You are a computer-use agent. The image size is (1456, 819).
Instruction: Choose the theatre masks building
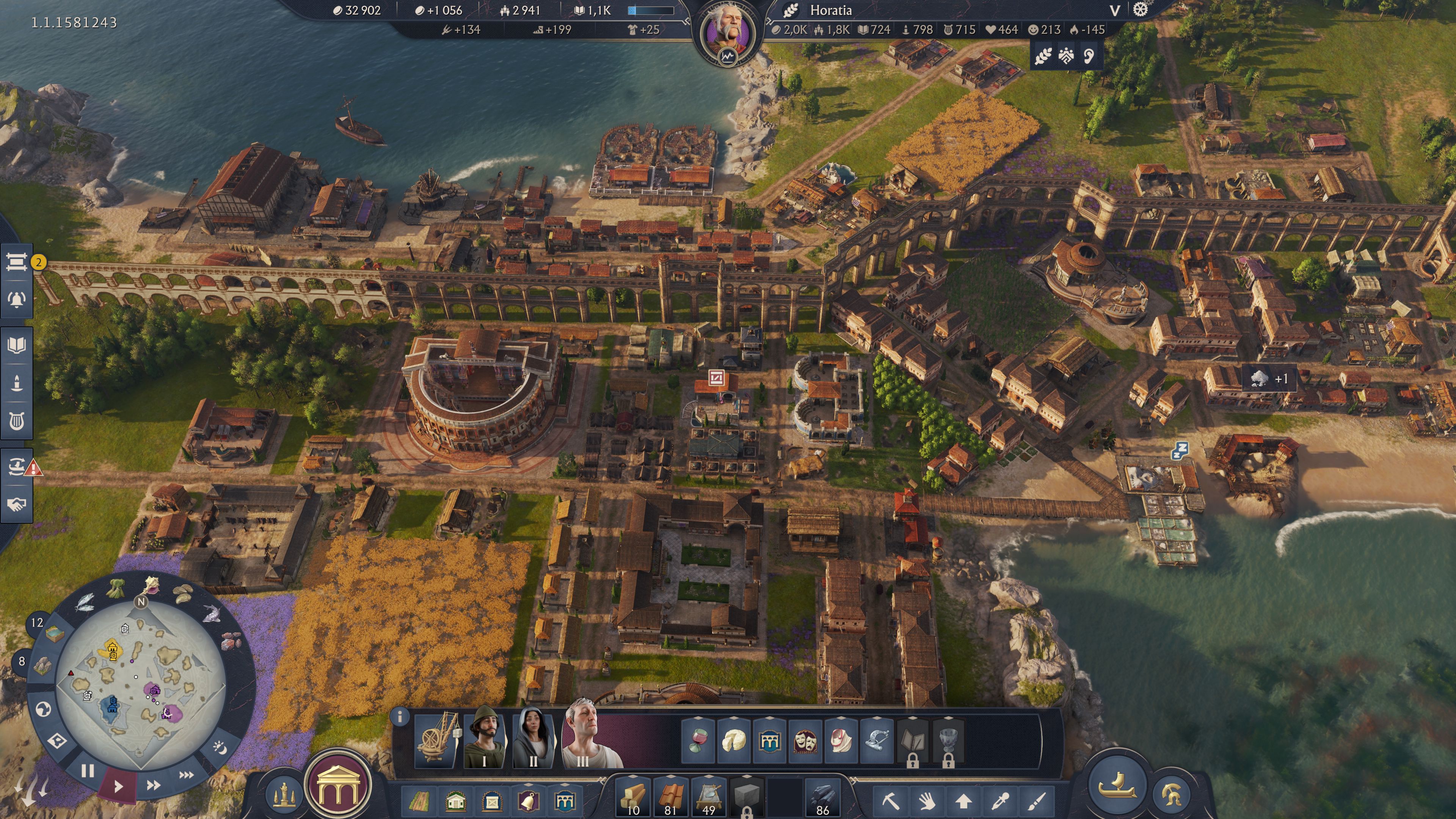coord(805,741)
